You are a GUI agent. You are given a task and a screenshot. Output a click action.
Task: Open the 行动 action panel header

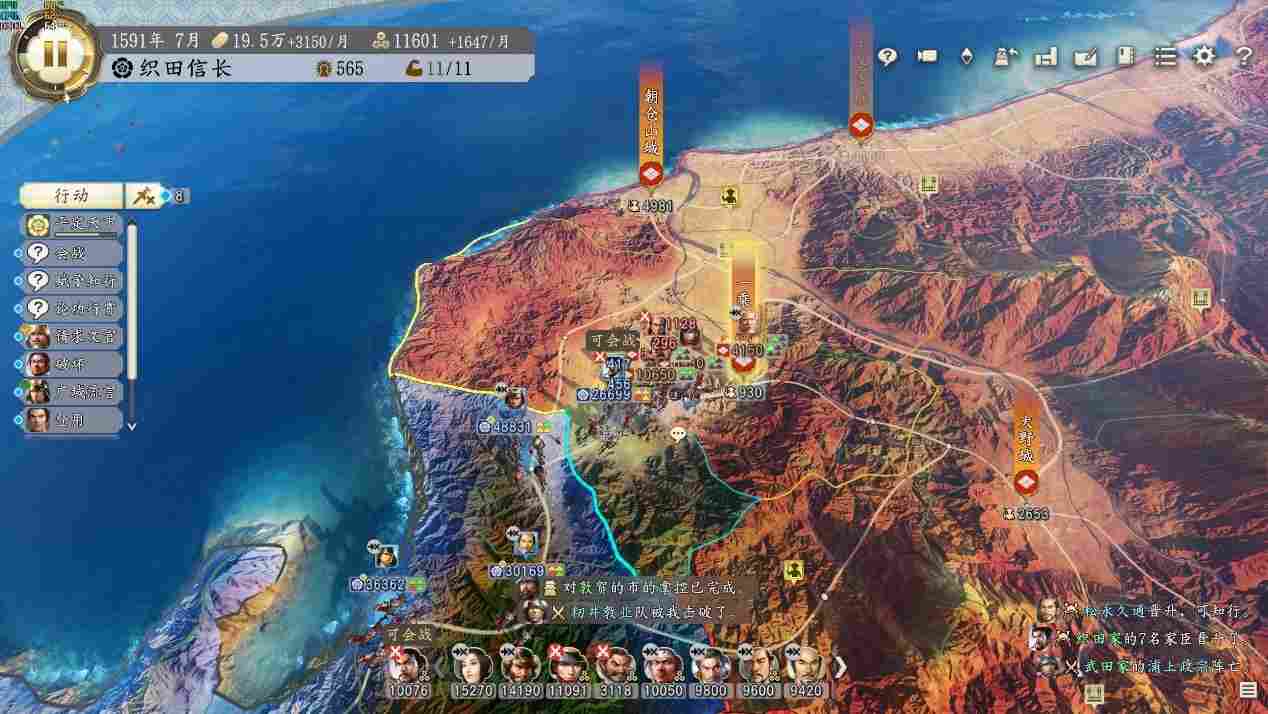[x=71, y=196]
